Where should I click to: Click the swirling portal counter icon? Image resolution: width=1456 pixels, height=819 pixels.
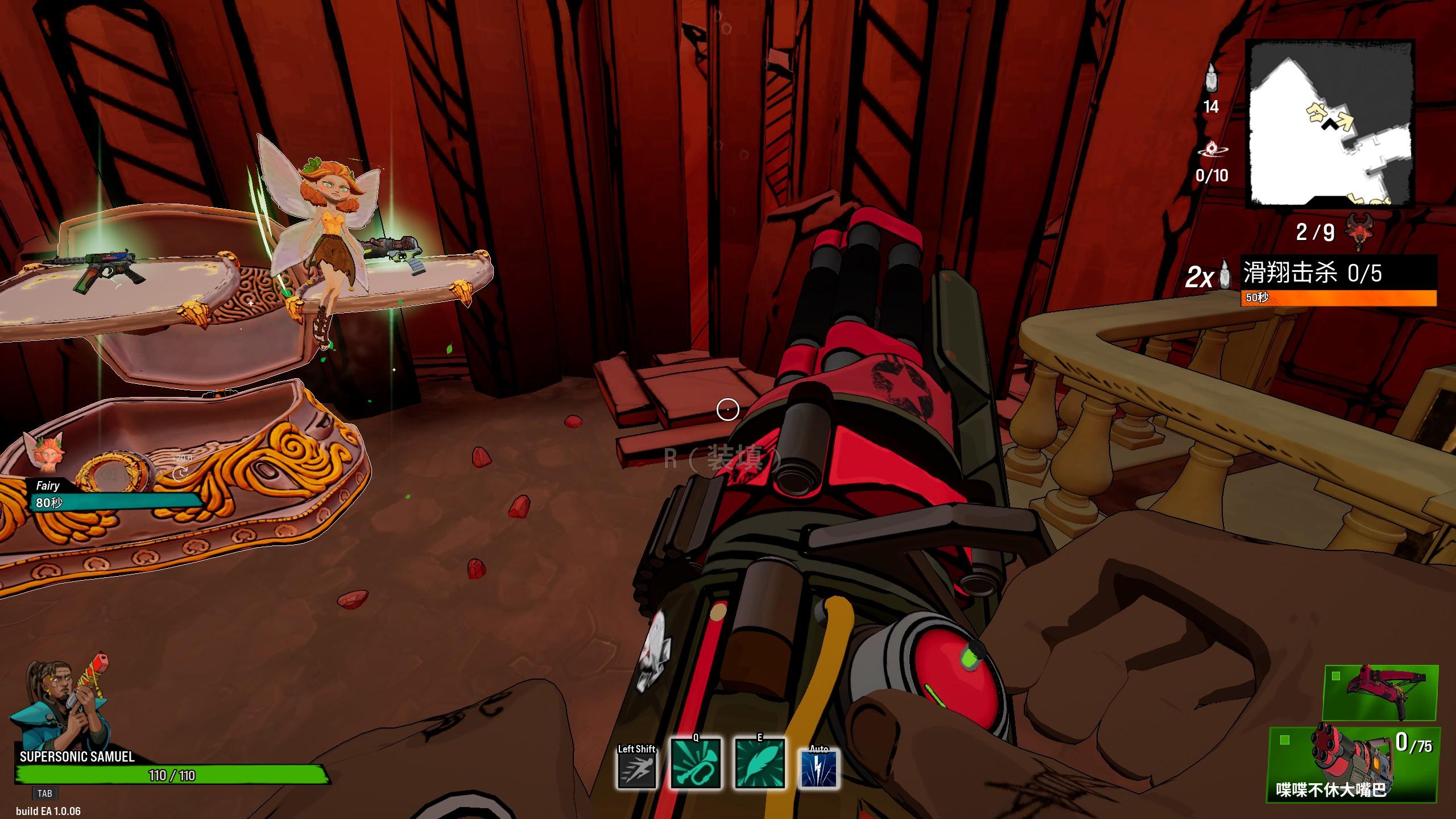pyautogui.click(x=1212, y=150)
